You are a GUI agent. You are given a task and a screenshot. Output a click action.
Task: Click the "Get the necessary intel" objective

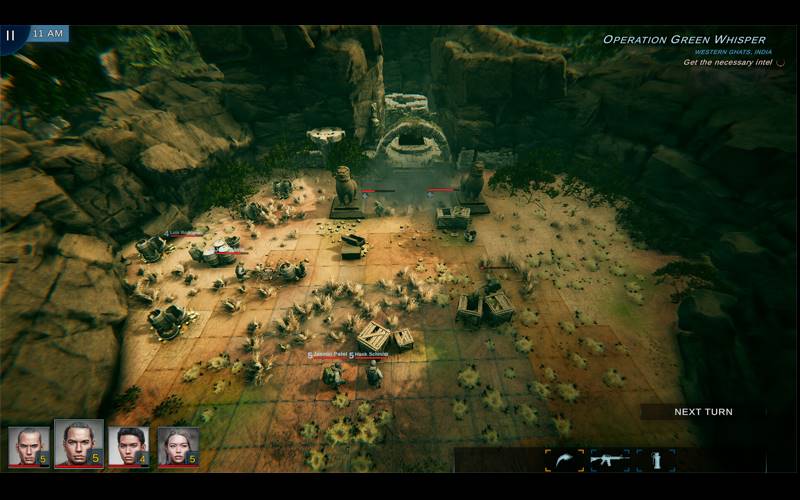click(x=729, y=62)
